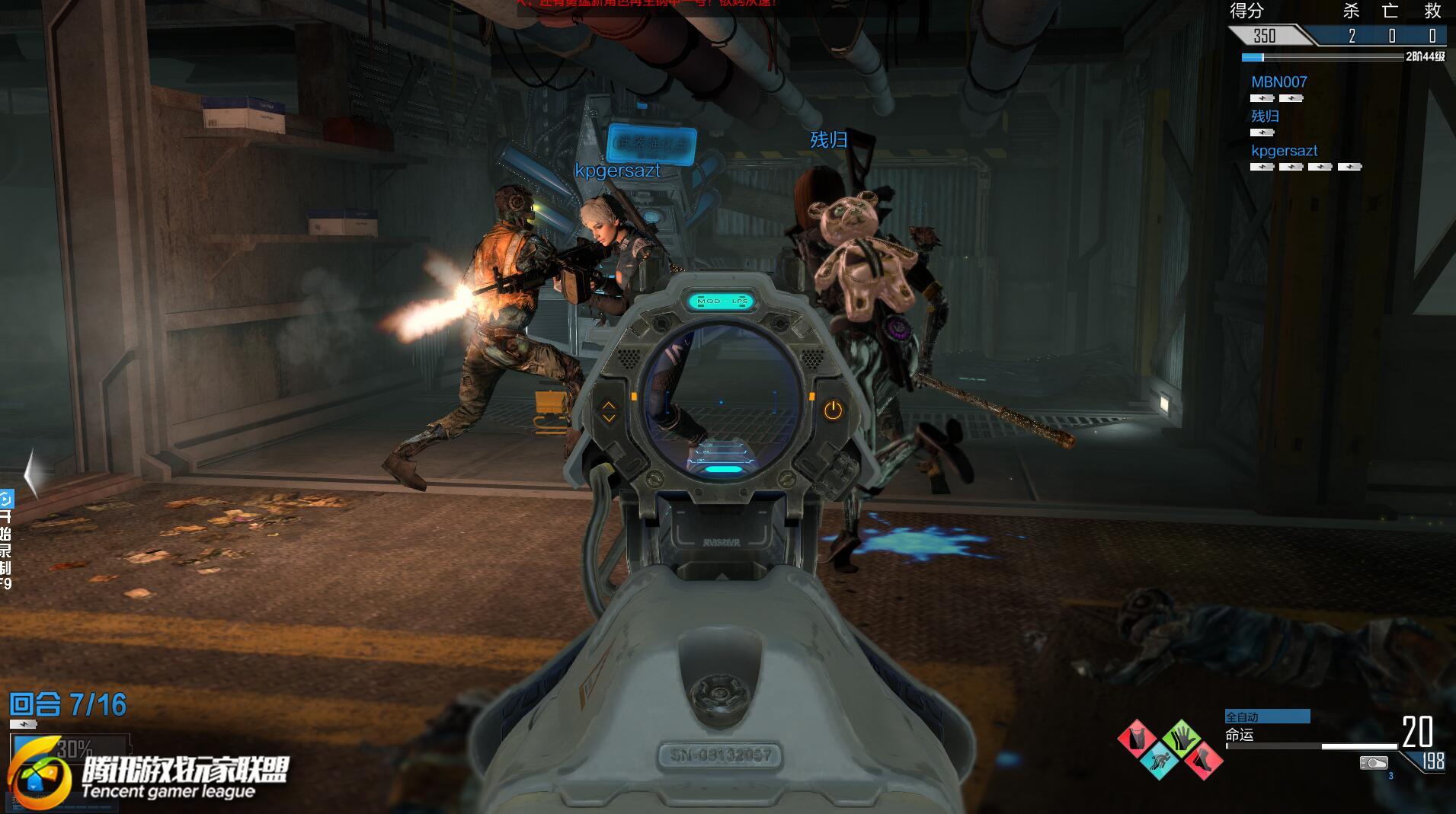Select the green glove perk icon
Image resolution: width=1456 pixels, height=814 pixels.
click(x=1182, y=737)
